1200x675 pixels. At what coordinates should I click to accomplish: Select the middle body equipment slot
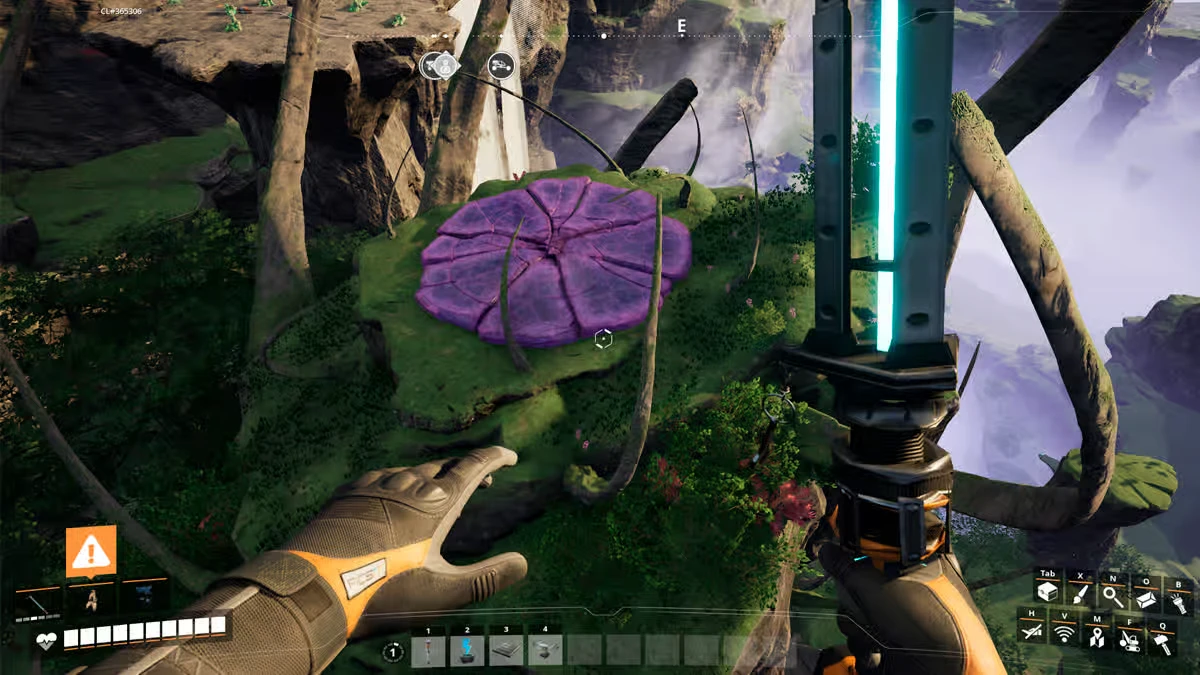(x=91, y=600)
